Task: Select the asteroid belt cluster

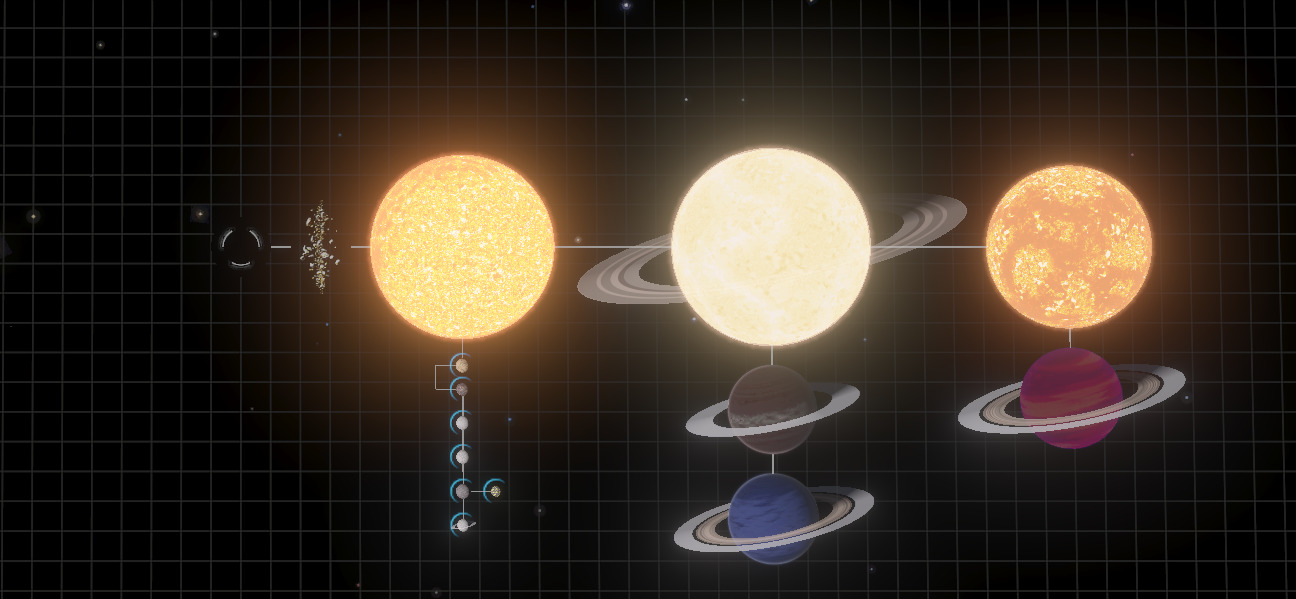Action: coord(320,247)
